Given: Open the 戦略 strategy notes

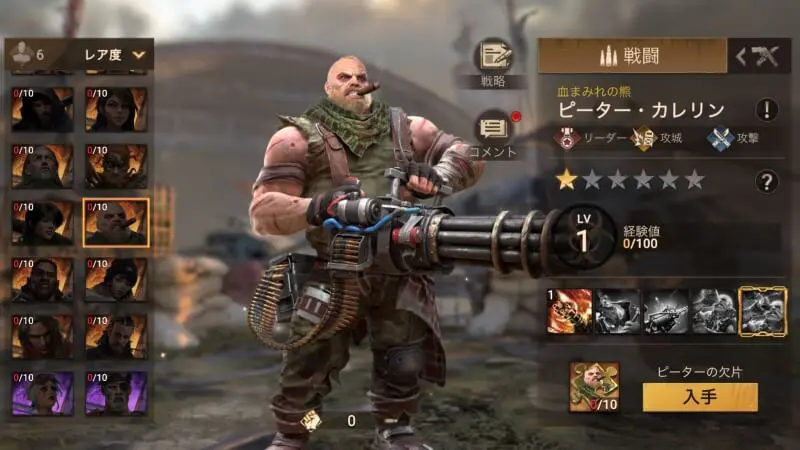Looking at the screenshot, I should pos(492,59).
